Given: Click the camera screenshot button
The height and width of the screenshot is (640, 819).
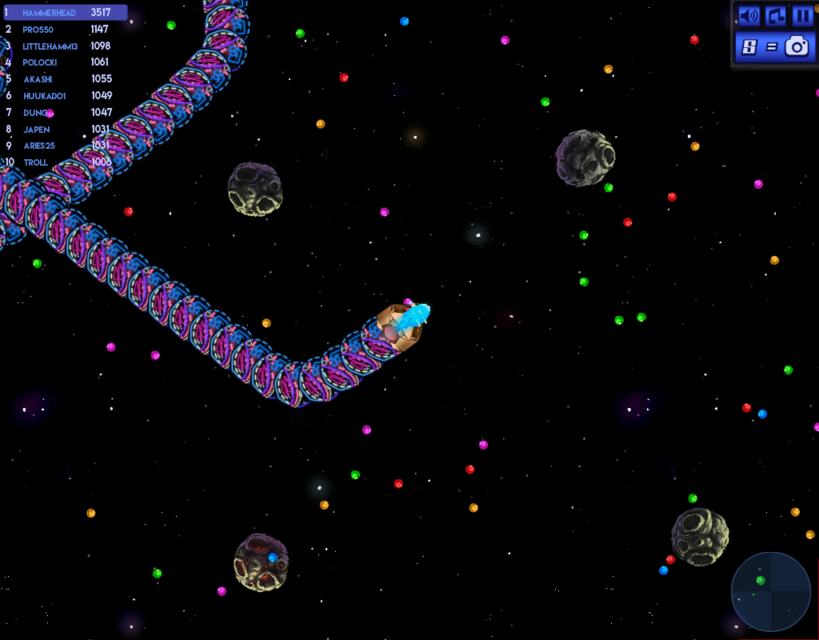Looking at the screenshot, I should pos(797,46).
